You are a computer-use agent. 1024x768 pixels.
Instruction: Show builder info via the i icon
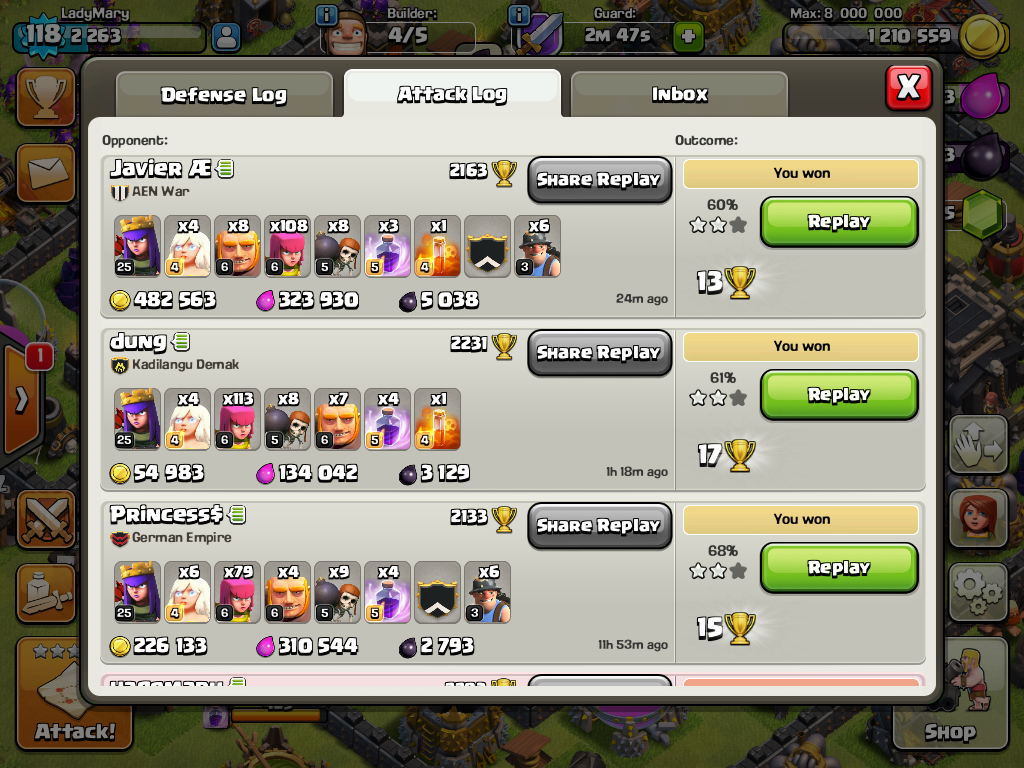click(326, 15)
